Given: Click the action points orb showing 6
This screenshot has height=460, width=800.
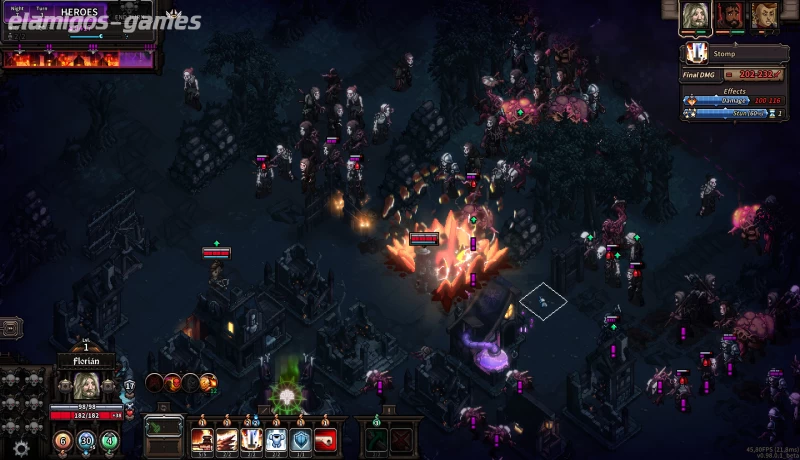Looking at the screenshot, I should tap(61, 439).
